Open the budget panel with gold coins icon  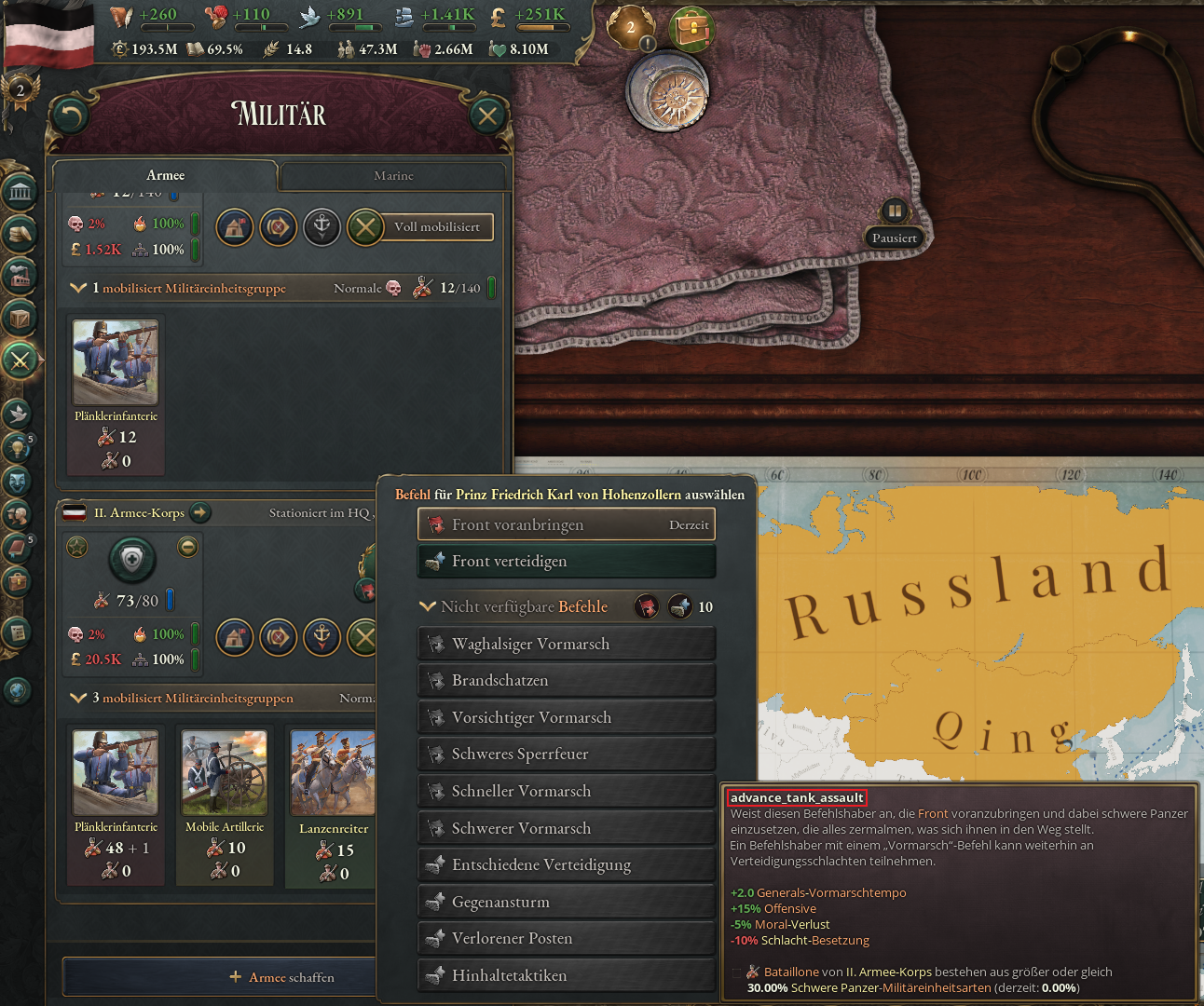(x=21, y=232)
